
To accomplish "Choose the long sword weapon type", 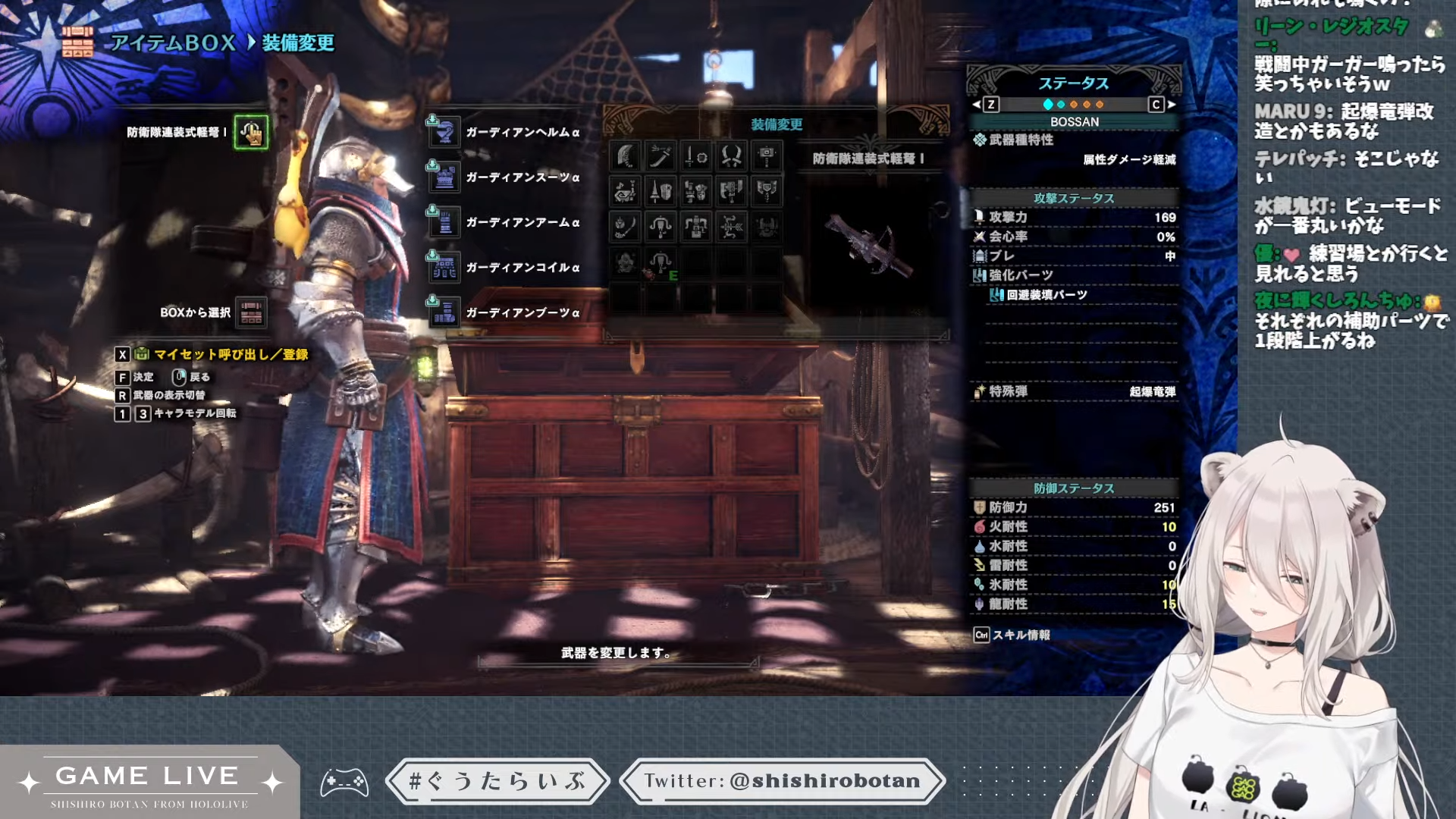I will click(661, 156).
